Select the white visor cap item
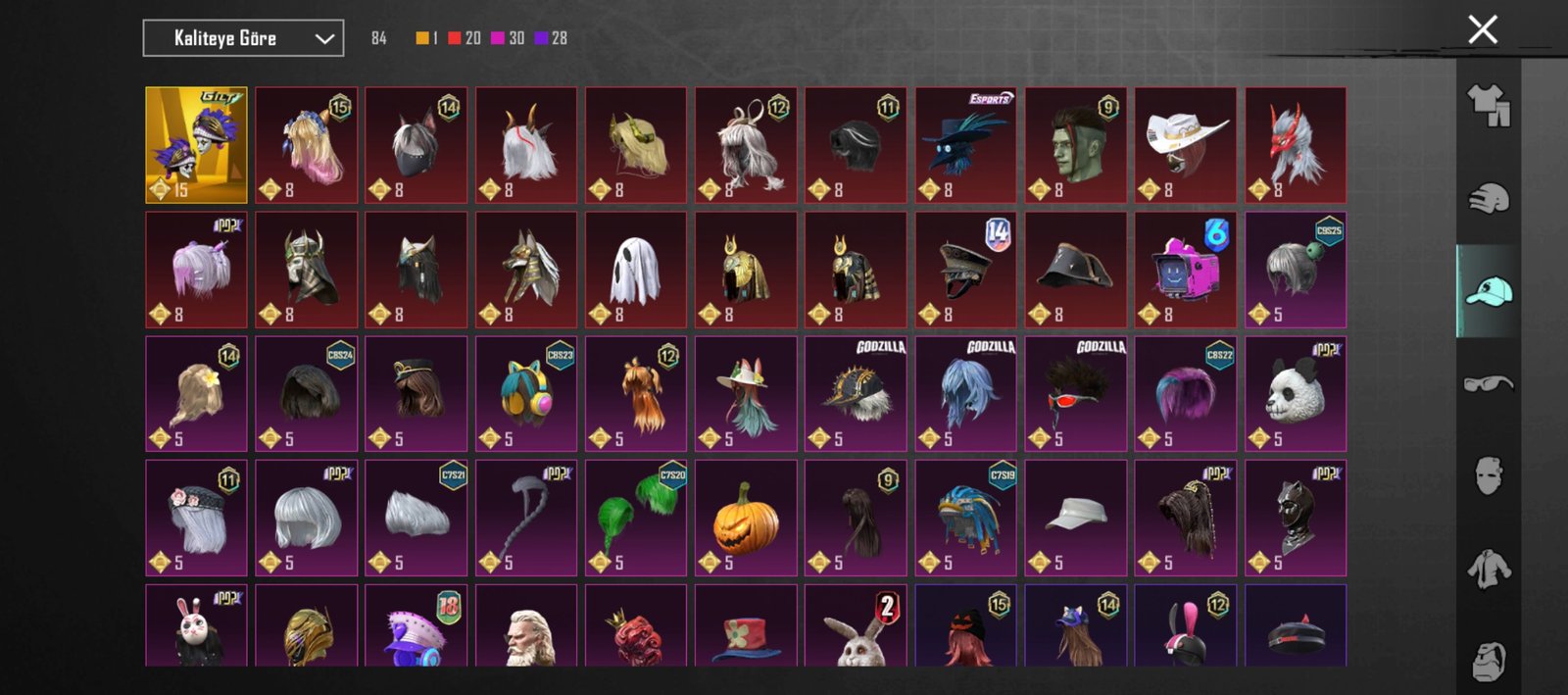 1075,518
